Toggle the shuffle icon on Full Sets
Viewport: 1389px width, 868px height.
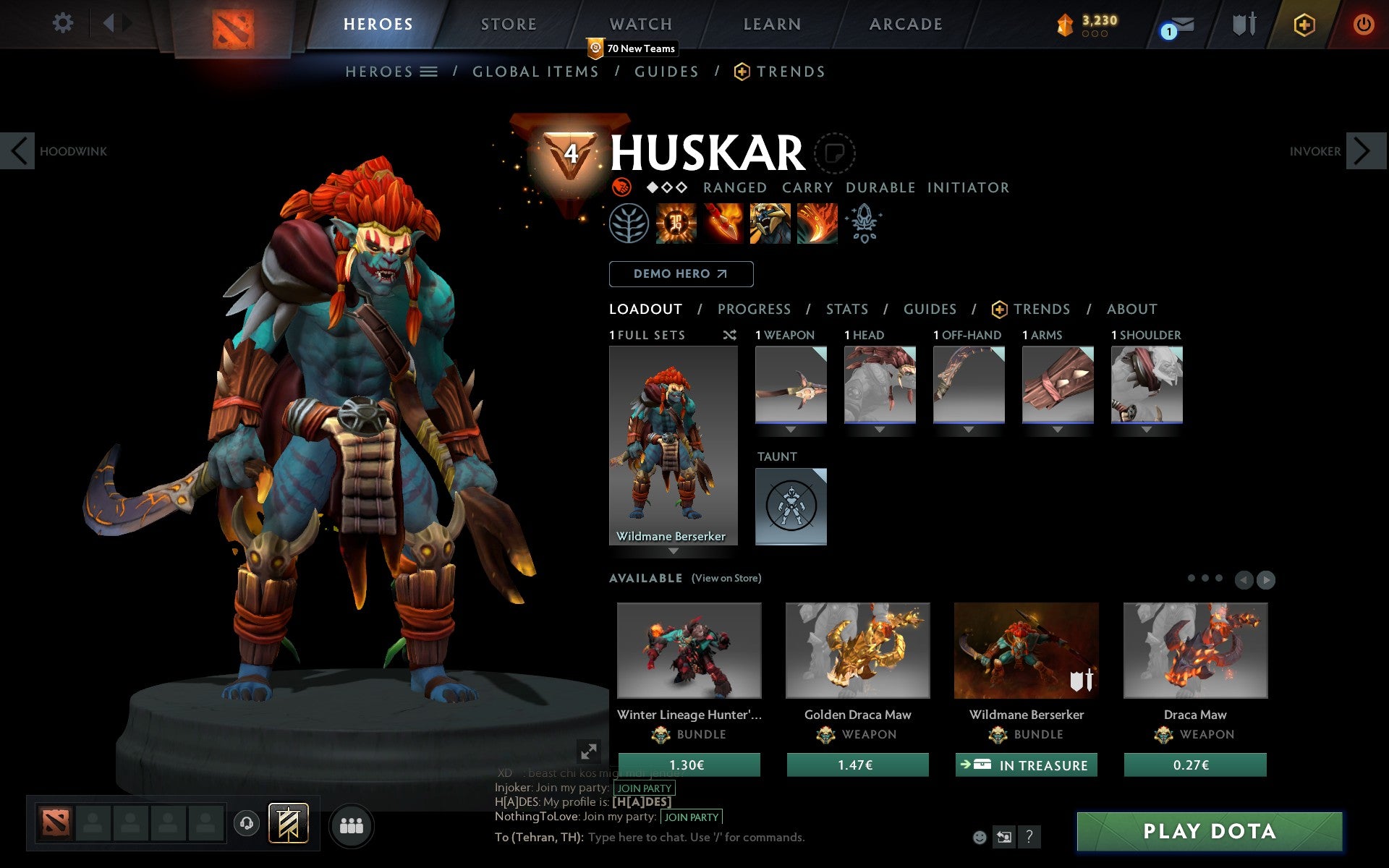[x=729, y=335]
